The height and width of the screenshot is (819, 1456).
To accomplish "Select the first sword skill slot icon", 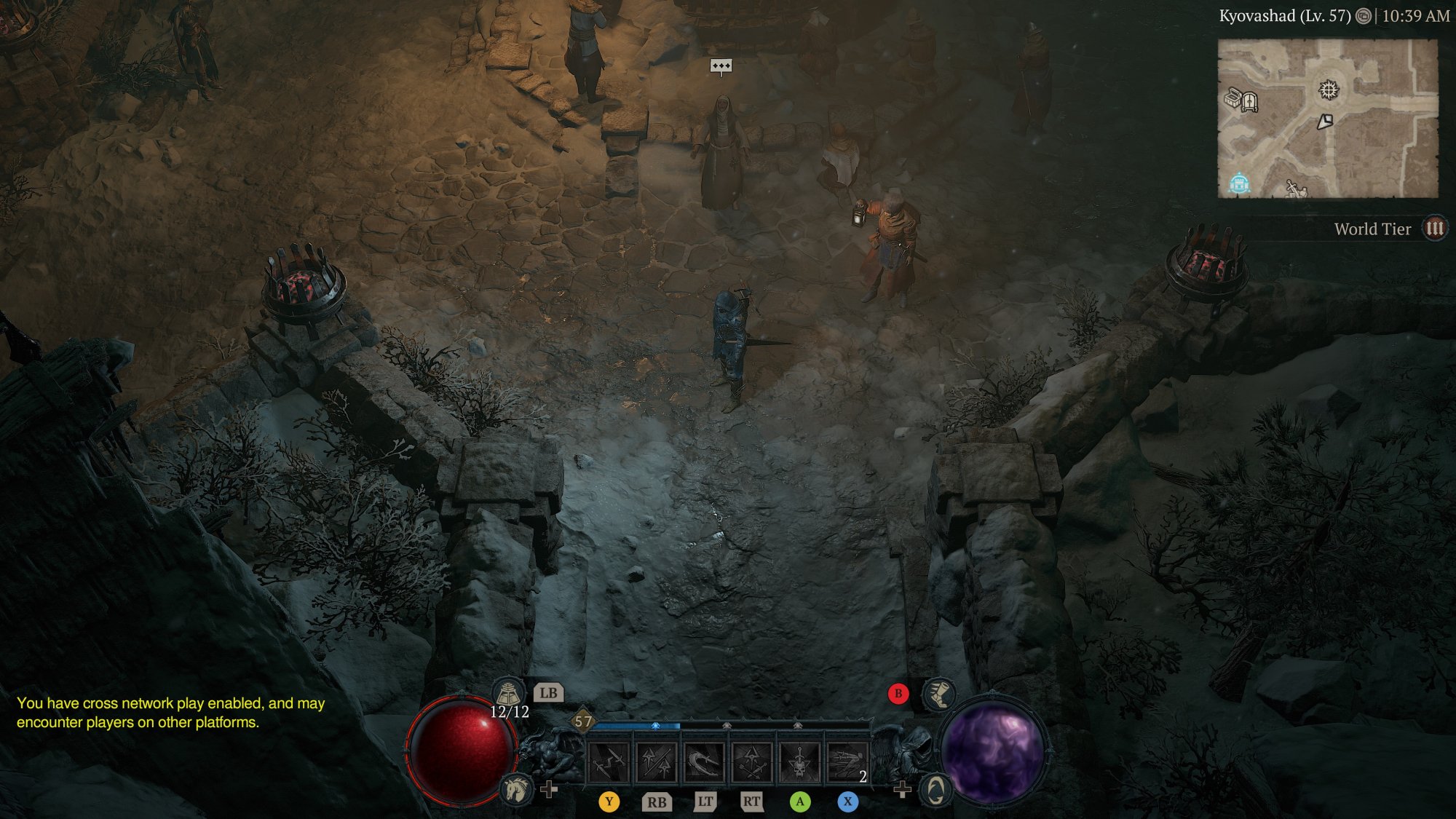I will pos(609,761).
